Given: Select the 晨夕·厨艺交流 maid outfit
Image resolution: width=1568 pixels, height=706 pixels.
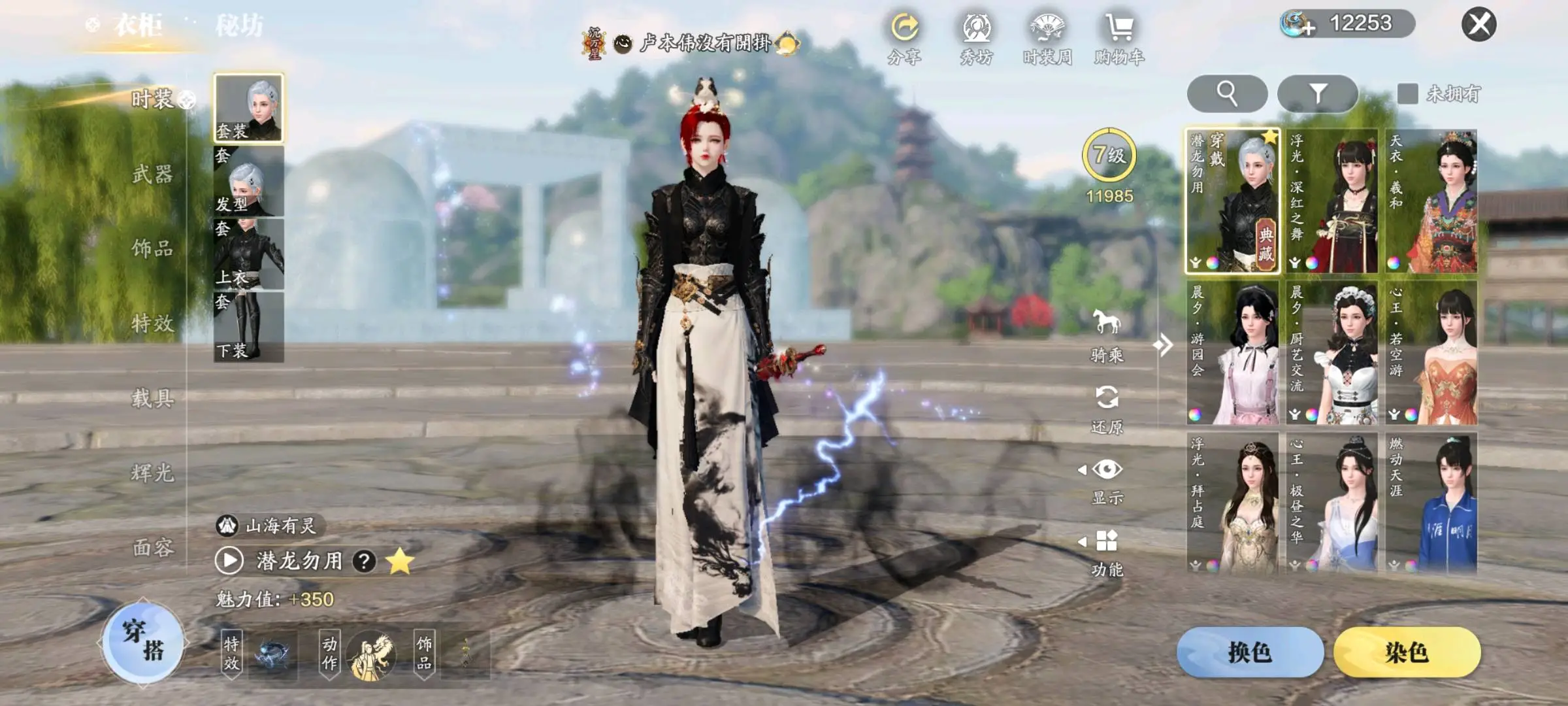Looking at the screenshot, I should point(1332,353).
